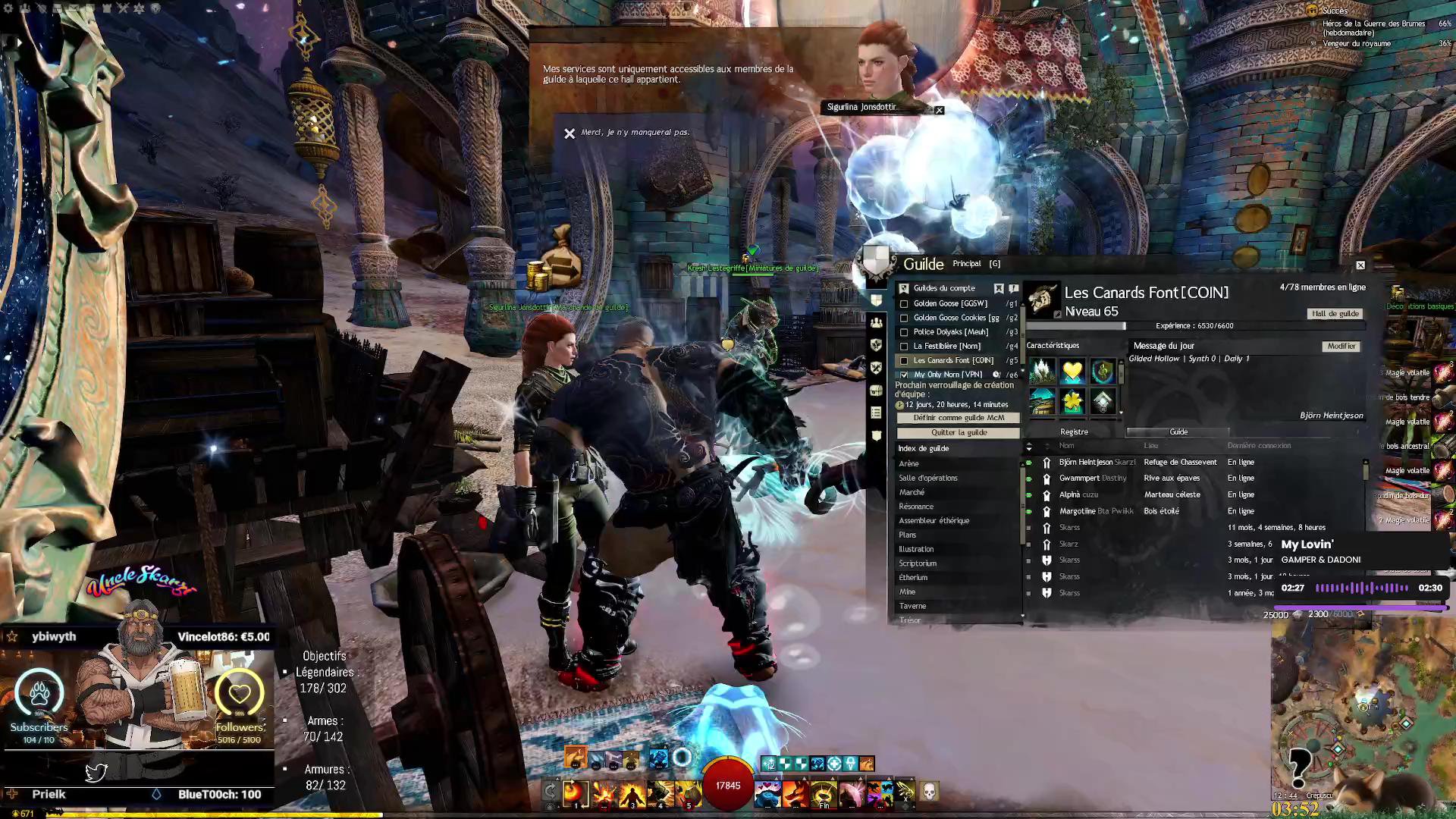The width and height of the screenshot is (1456, 819).
Task: Uncheck the My Only Norn [VPN] guild
Action: (x=904, y=375)
